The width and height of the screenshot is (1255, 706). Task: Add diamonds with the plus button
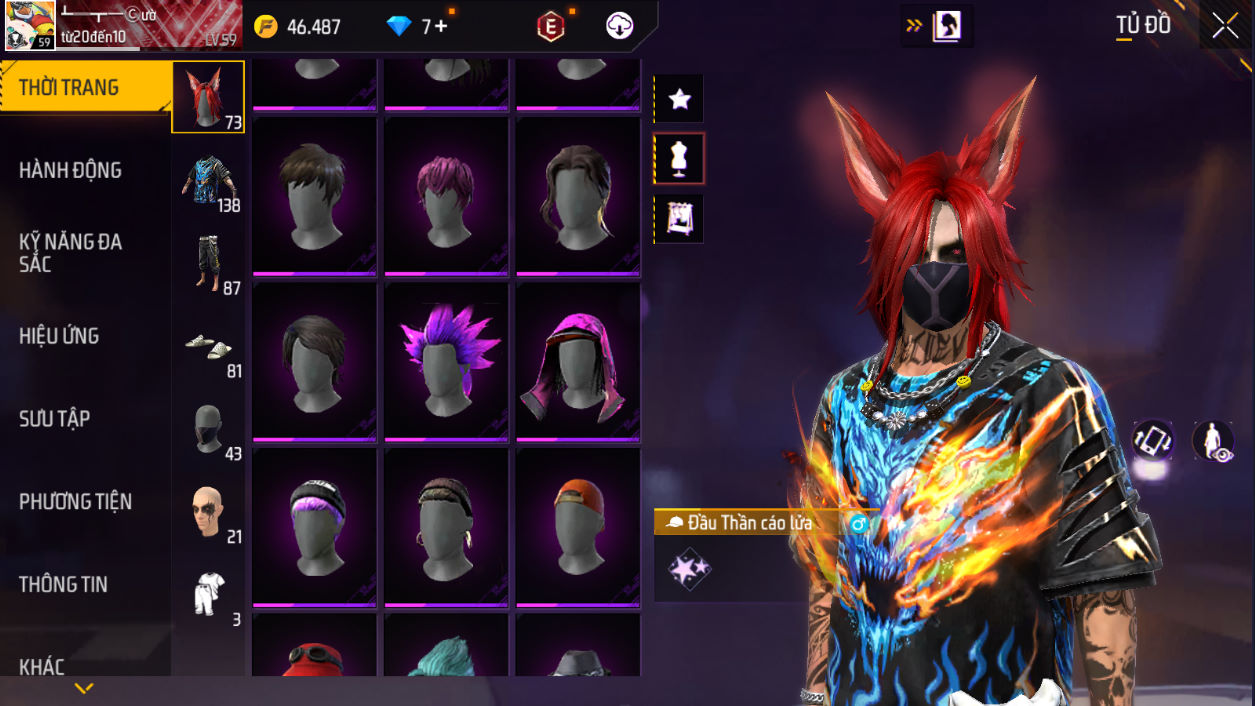point(441,27)
